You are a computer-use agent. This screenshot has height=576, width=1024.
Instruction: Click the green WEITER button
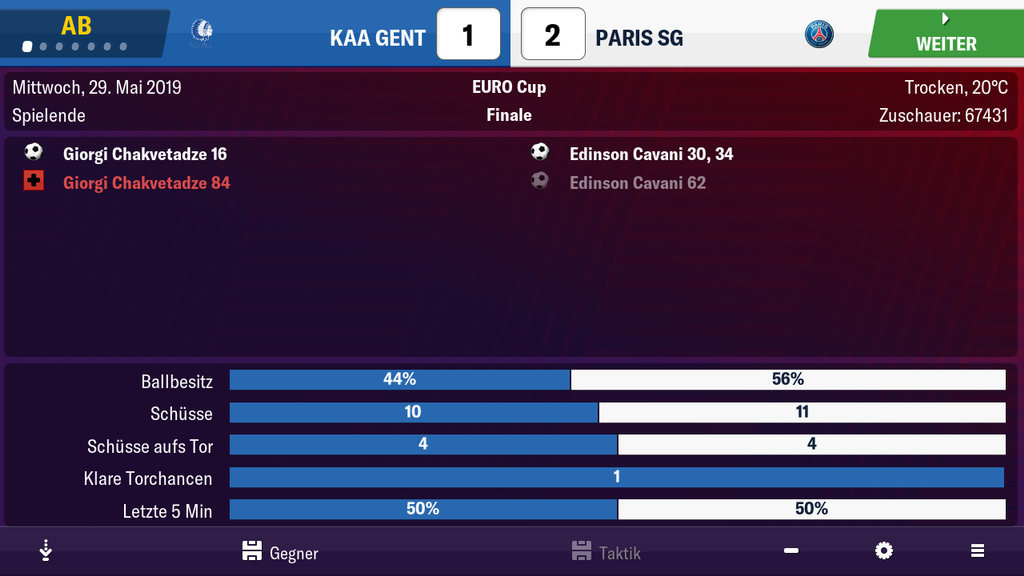pyautogui.click(x=945, y=34)
